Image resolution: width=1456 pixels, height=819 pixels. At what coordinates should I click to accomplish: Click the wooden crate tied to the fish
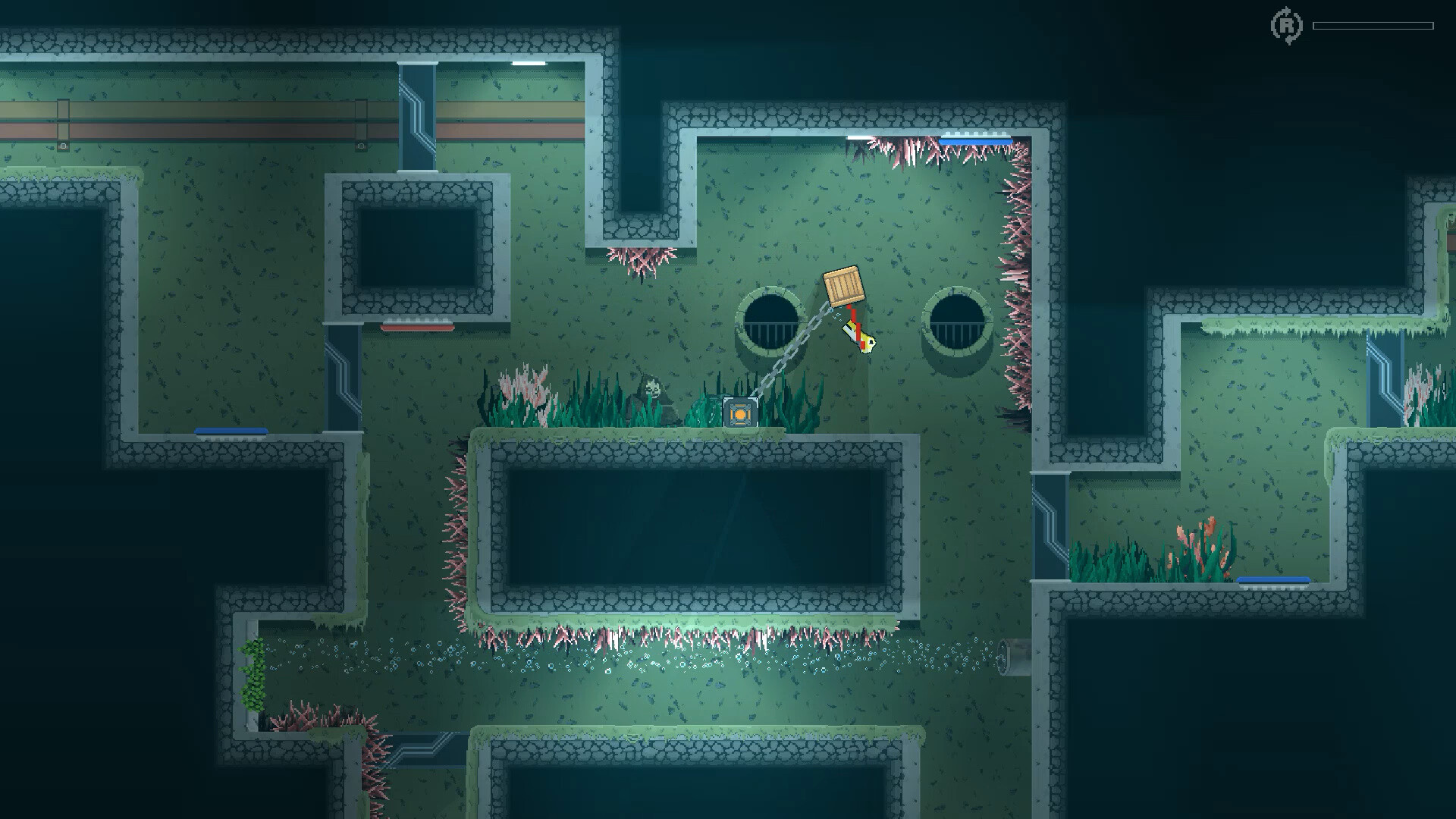pyautogui.click(x=844, y=287)
